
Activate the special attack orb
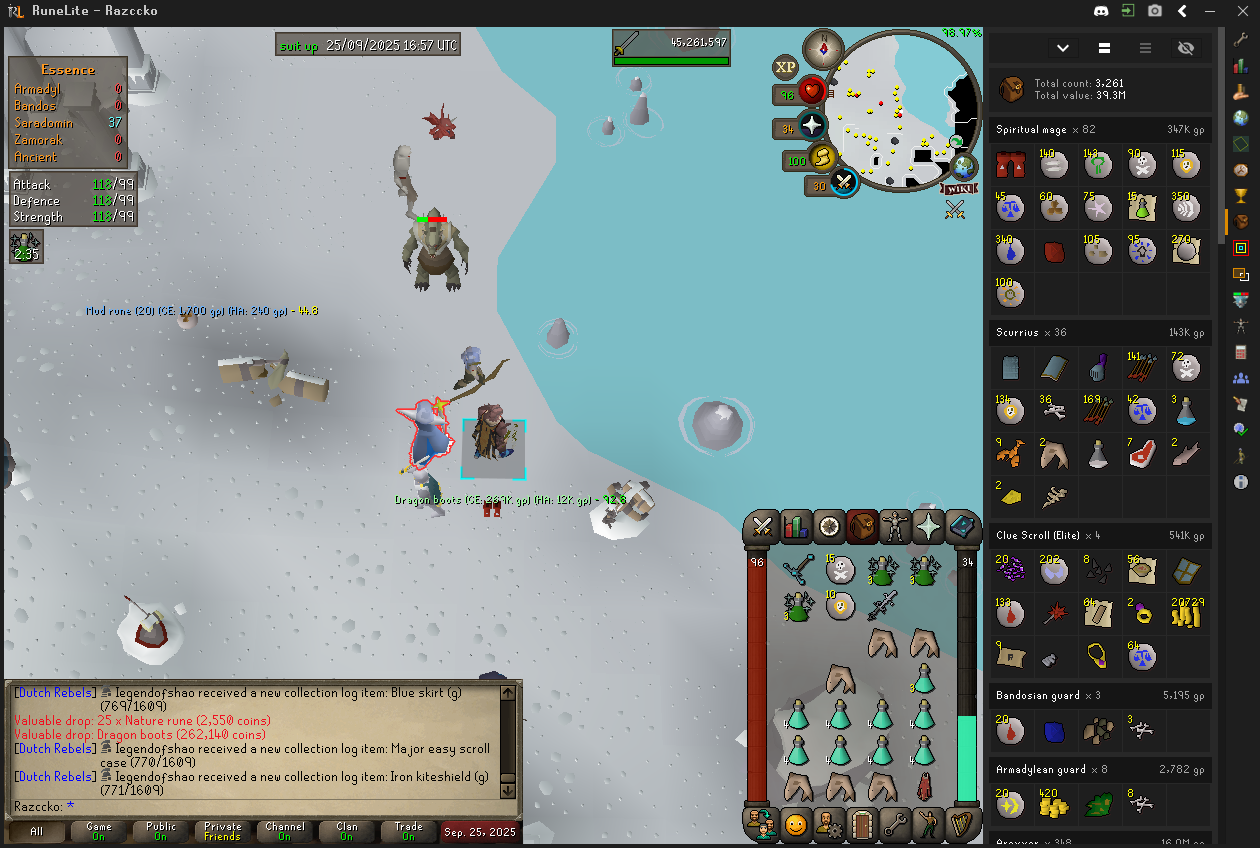(843, 183)
